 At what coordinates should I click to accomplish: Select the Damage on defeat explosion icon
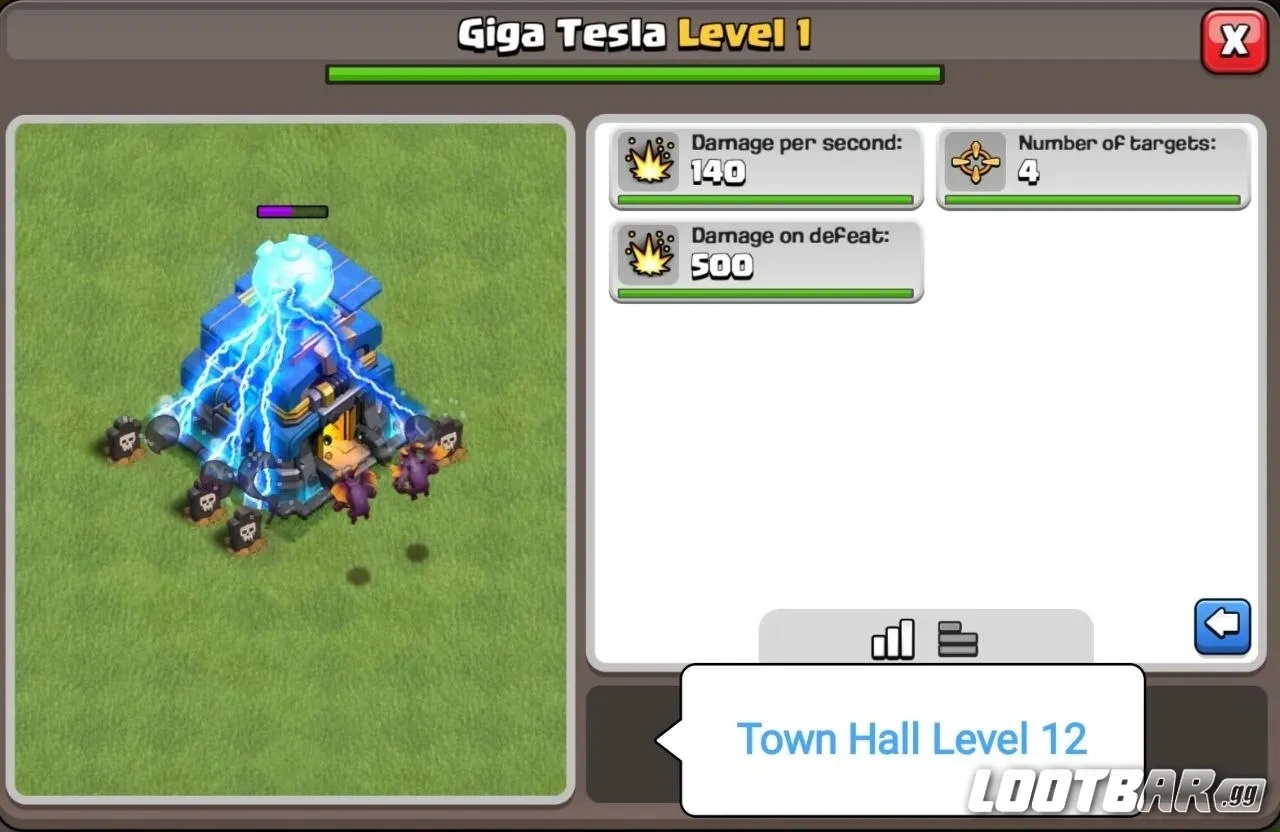(x=650, y=254)
